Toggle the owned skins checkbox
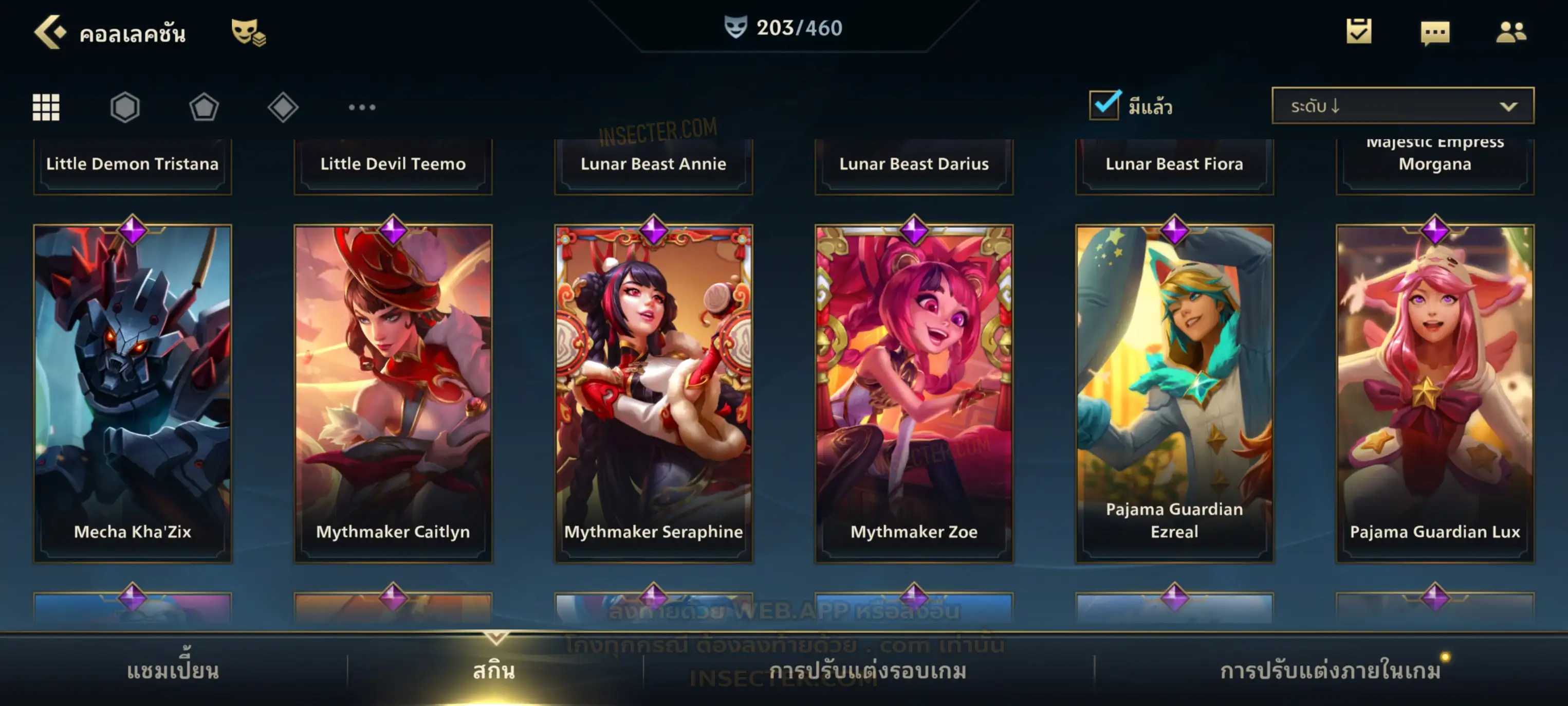1568x706 pixels. 1104,105
